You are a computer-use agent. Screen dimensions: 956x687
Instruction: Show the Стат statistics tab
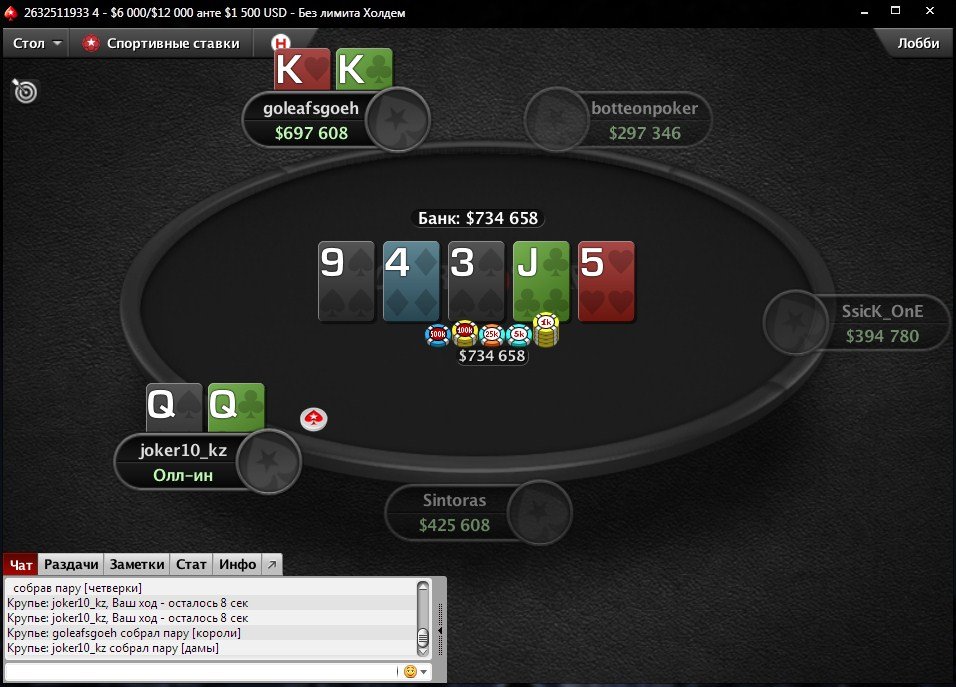coord(191,565)
